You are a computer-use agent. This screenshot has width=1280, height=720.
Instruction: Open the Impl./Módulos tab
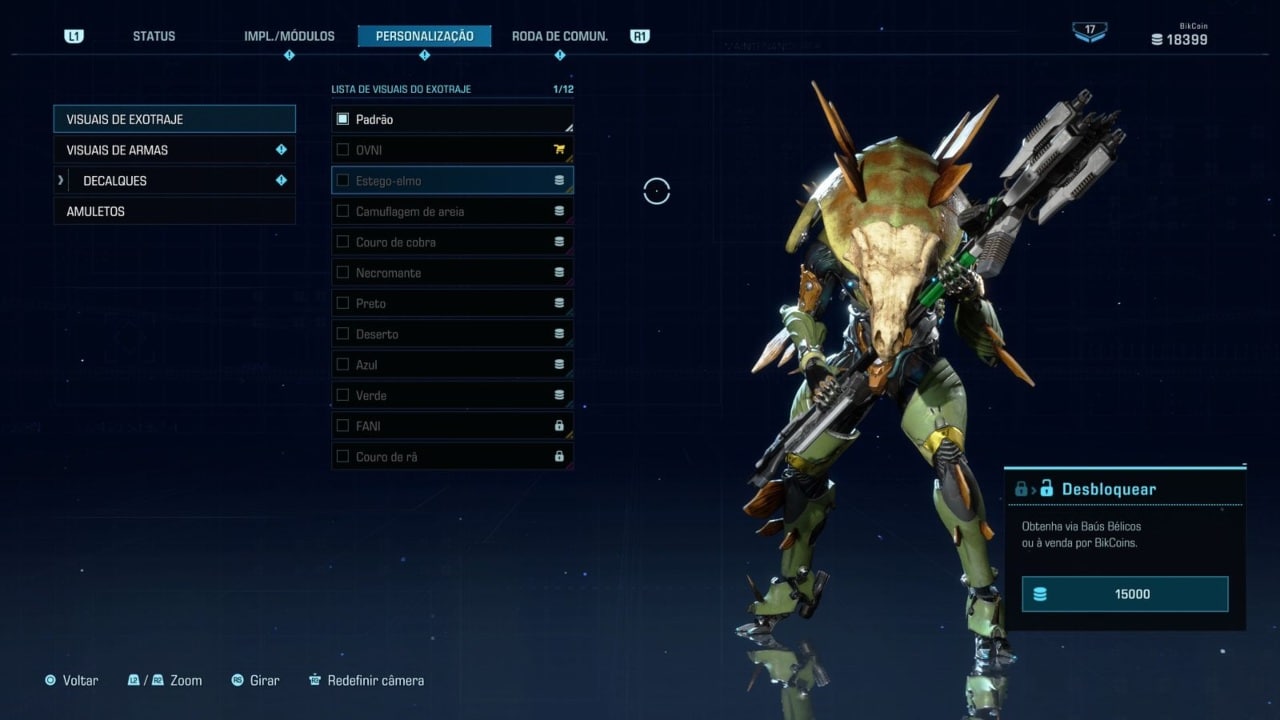pos(289,36)
